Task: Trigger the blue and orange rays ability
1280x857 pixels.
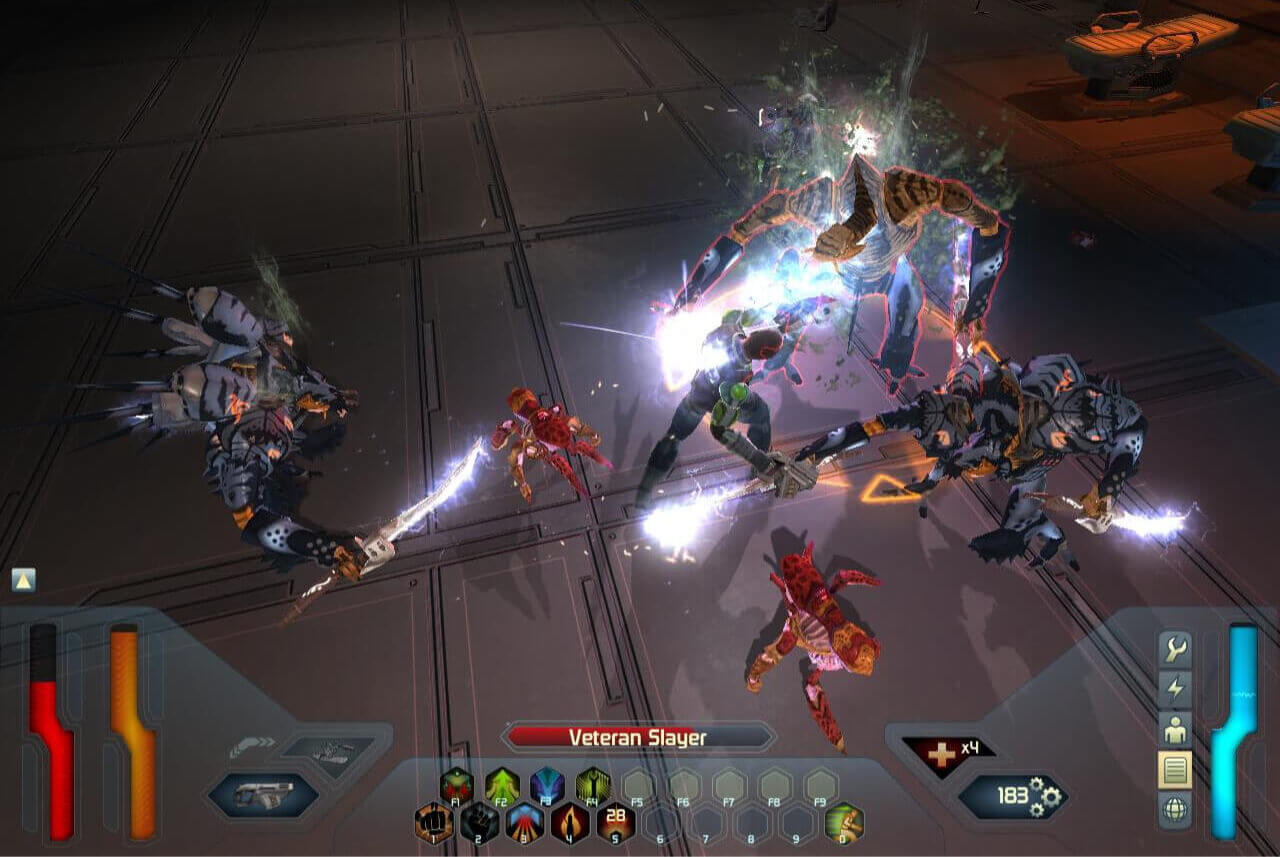Action: coord(525,823)
